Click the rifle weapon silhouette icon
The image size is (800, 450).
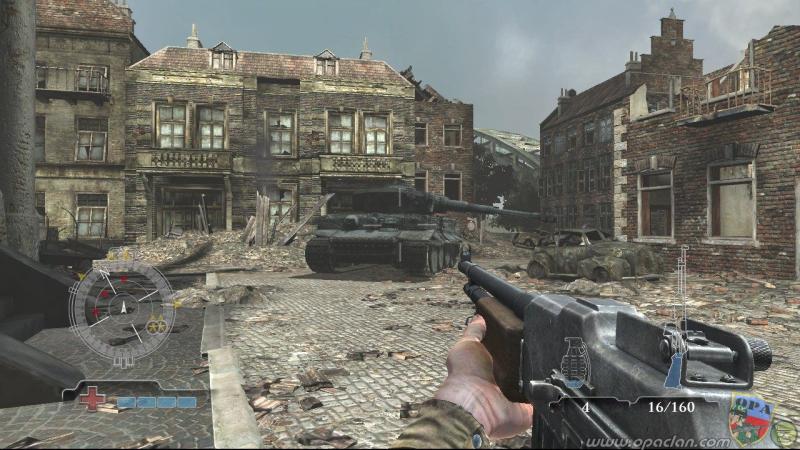click(682, 312)
